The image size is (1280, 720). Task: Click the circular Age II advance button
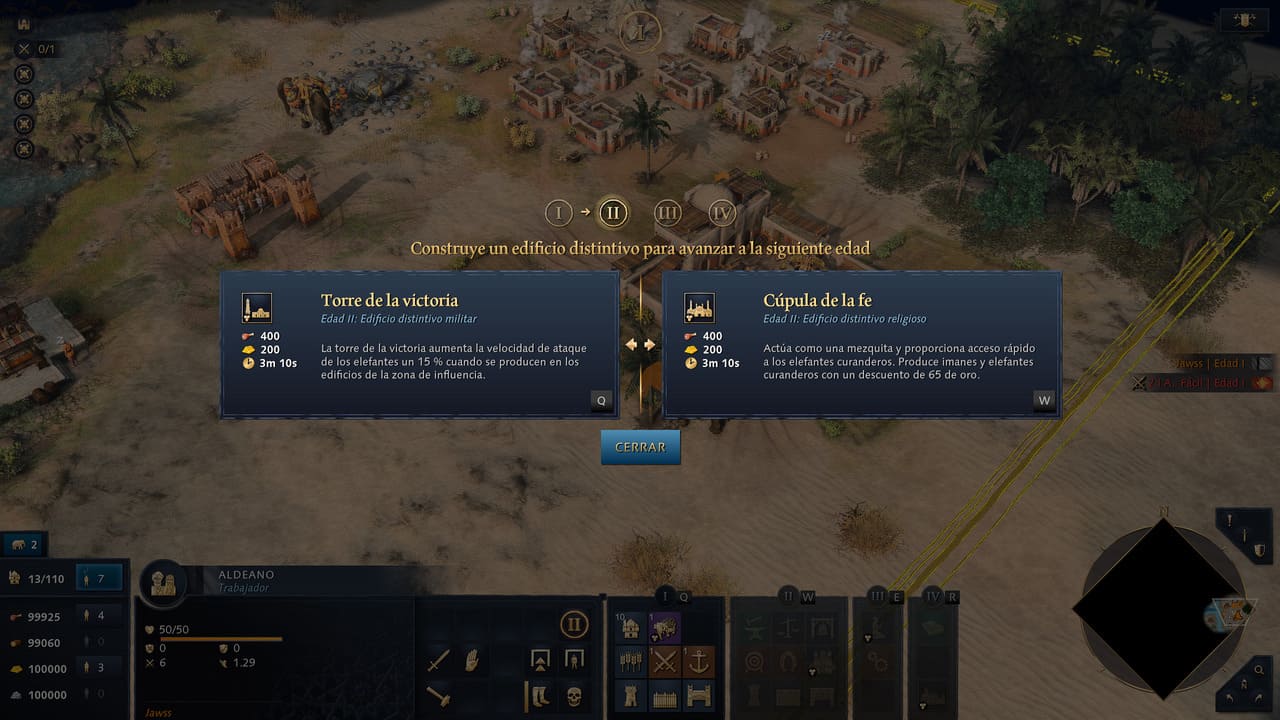click(573, 626)
